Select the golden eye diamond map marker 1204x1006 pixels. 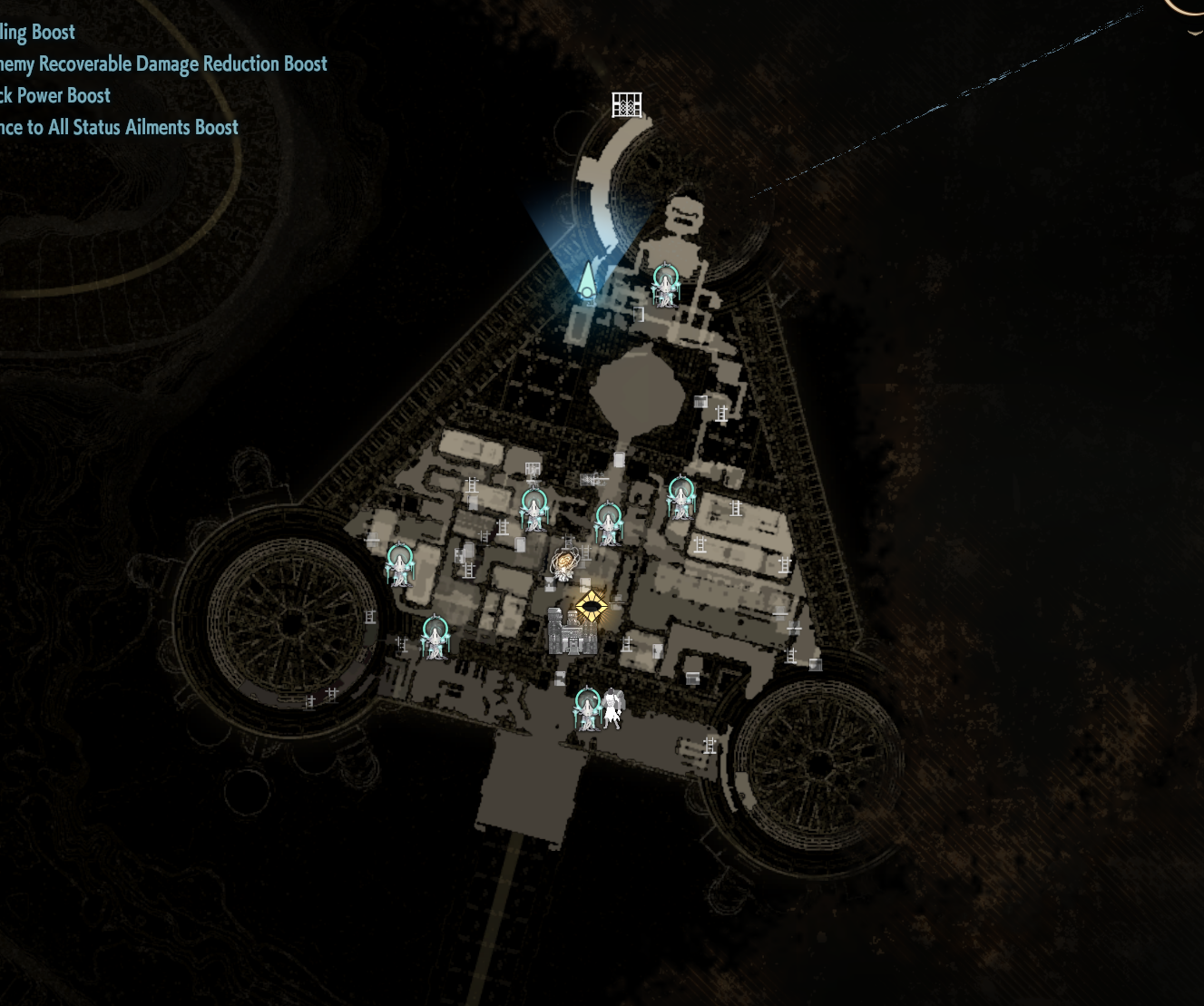592,605
